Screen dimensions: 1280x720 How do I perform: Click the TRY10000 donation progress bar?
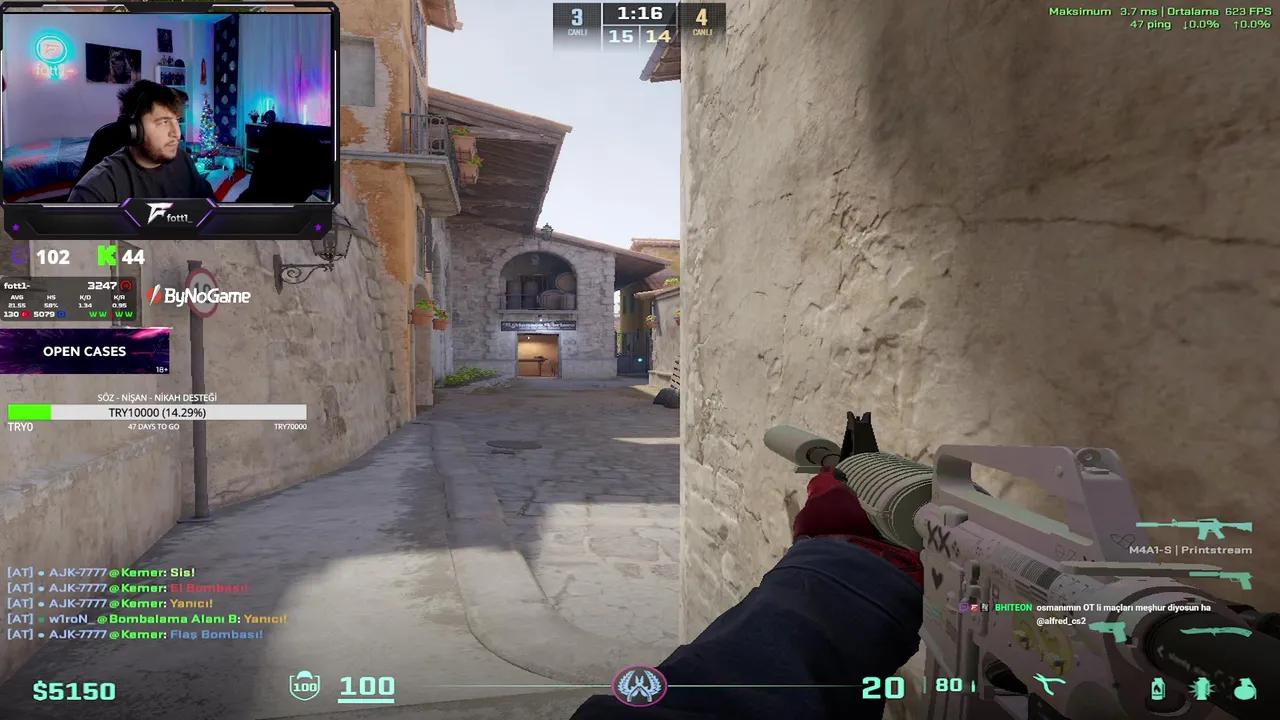coord(156,412)
